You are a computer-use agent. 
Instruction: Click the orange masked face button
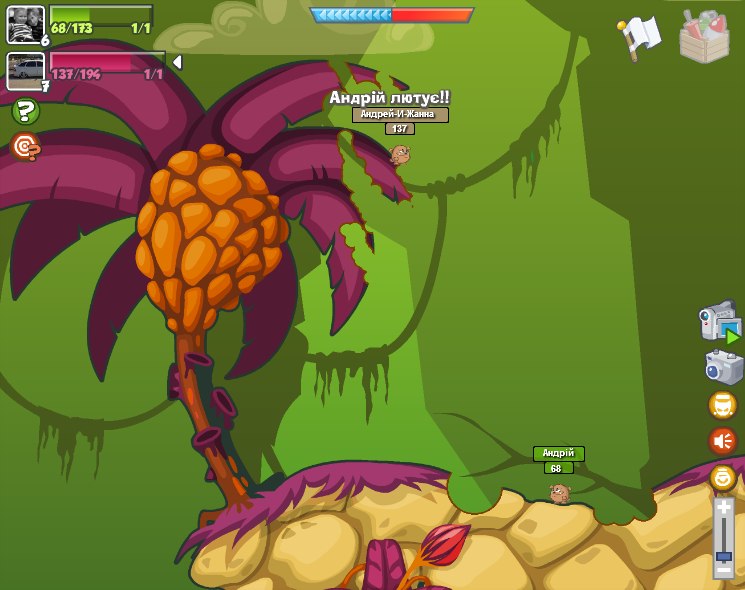tap(722, 405)
